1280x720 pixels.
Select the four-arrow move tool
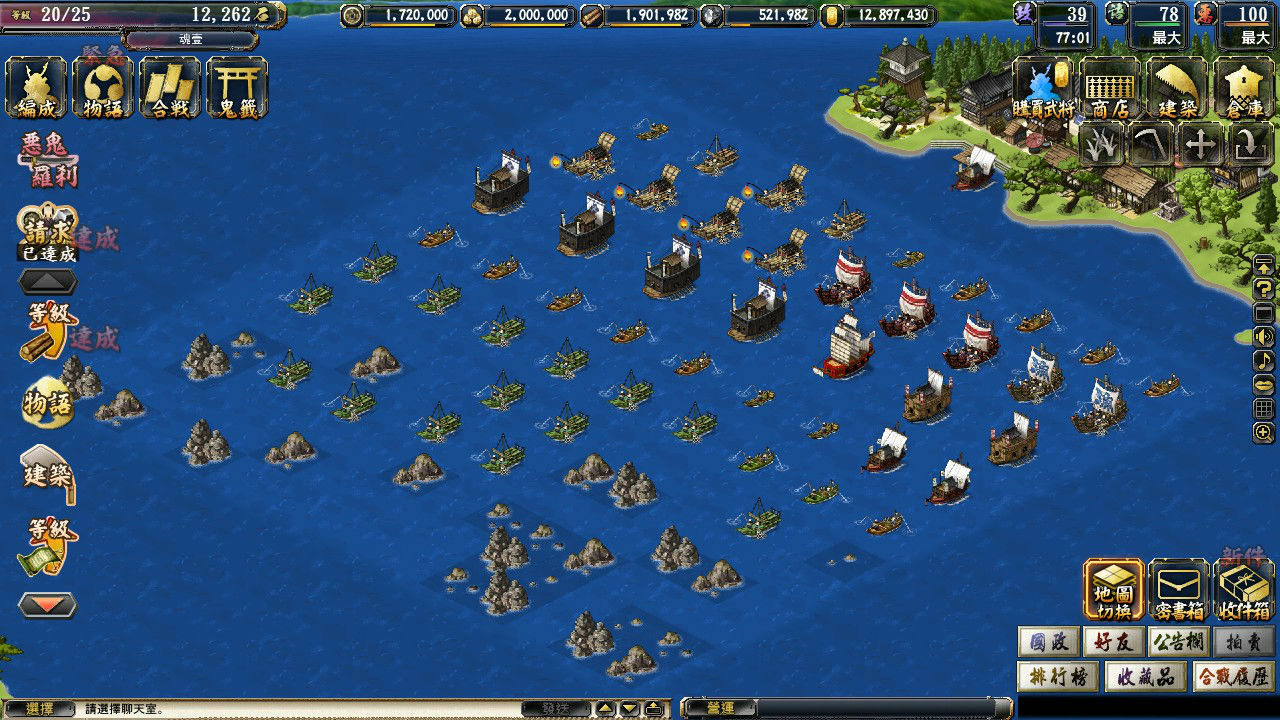point(1201,145)
